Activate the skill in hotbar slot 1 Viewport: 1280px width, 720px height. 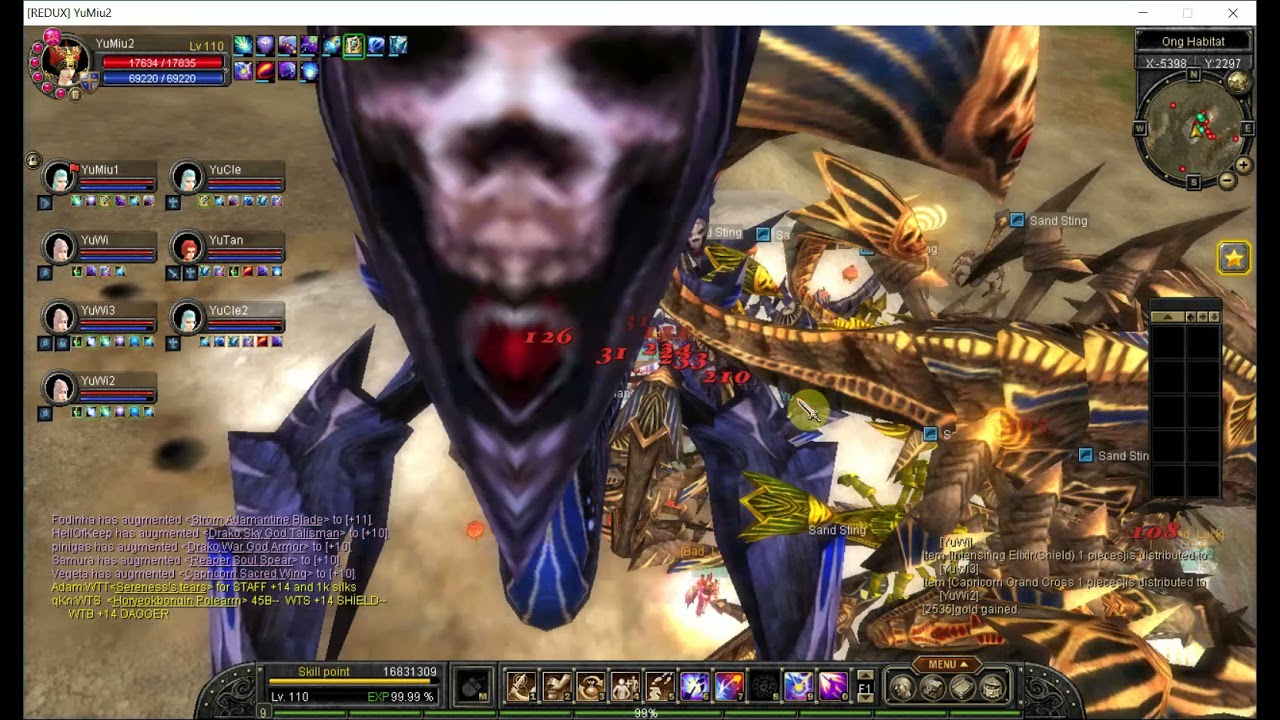(521, 686)
